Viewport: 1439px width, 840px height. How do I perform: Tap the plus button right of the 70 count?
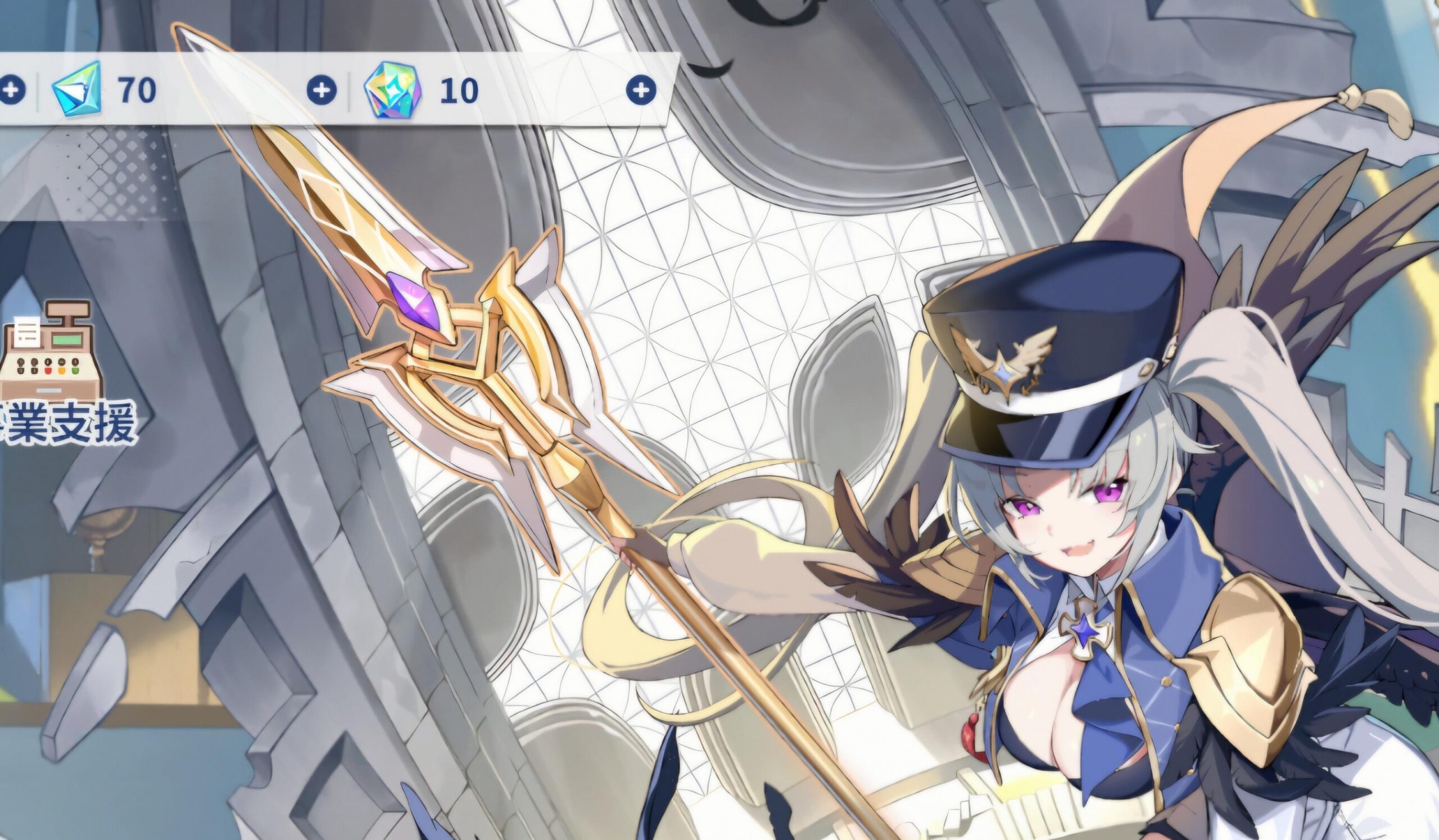[322, 90]
